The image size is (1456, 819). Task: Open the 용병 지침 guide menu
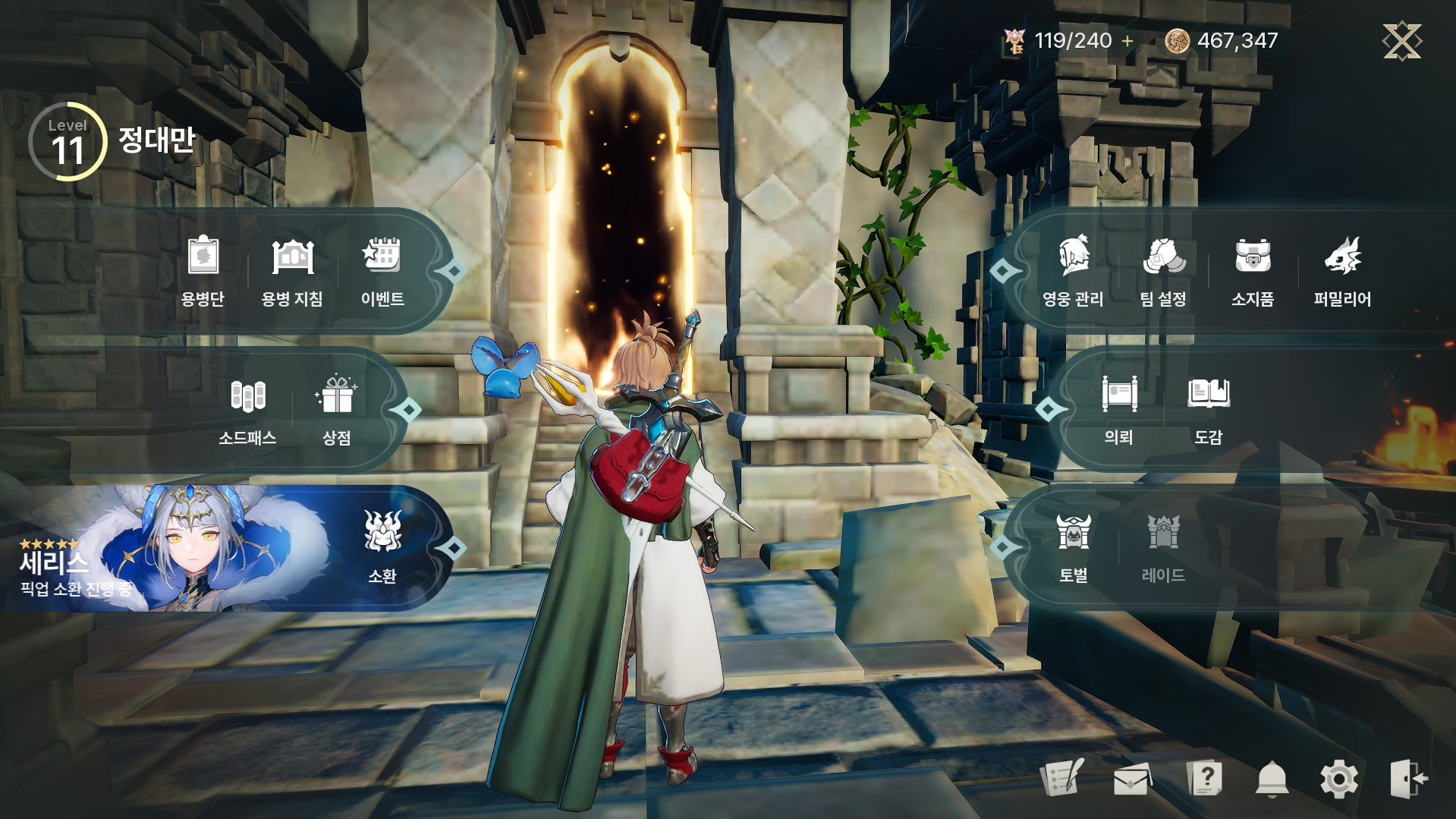click(x=292, y=270)
